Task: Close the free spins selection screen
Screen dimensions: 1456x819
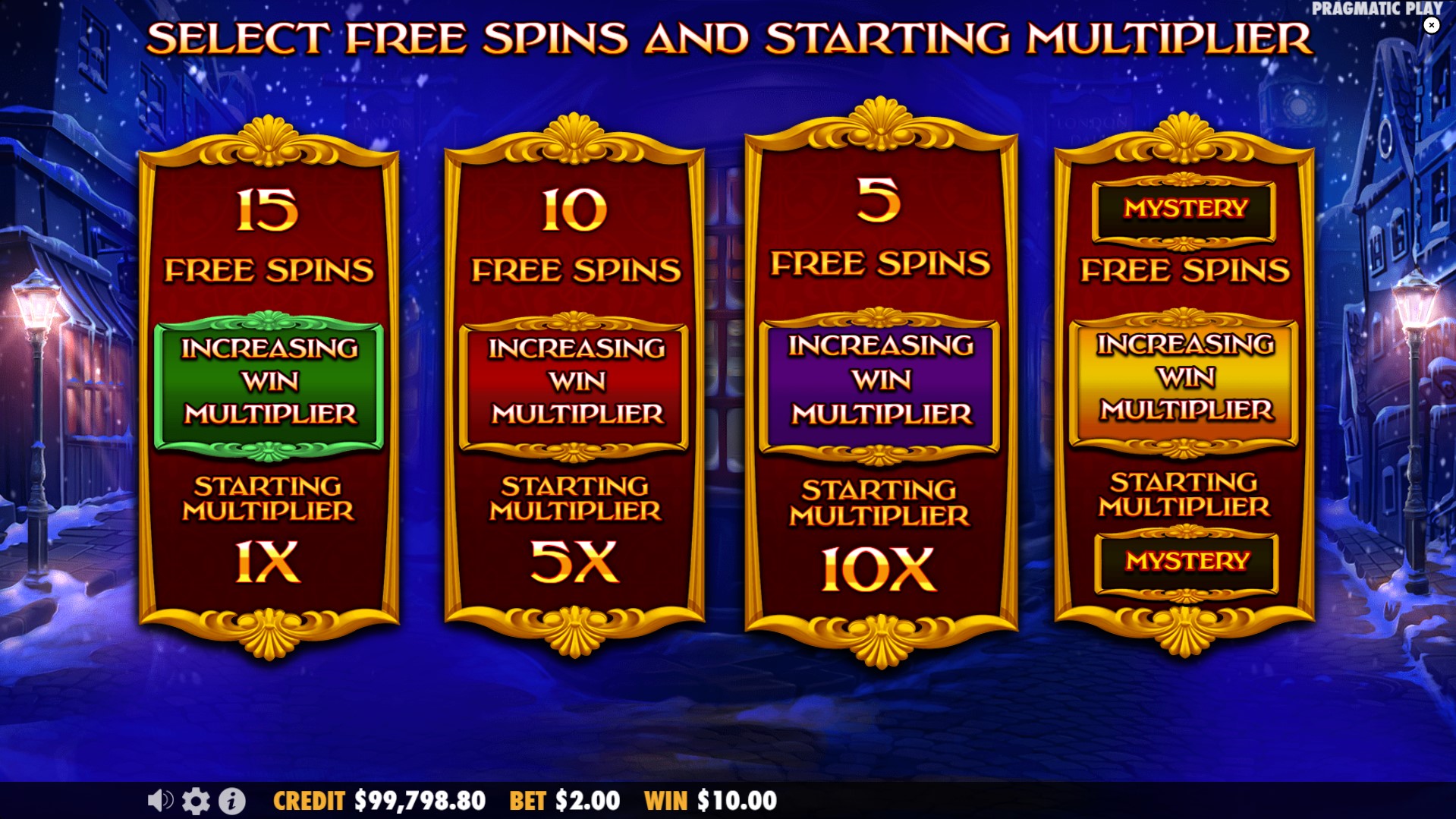Action: [x=1432, y=26]
